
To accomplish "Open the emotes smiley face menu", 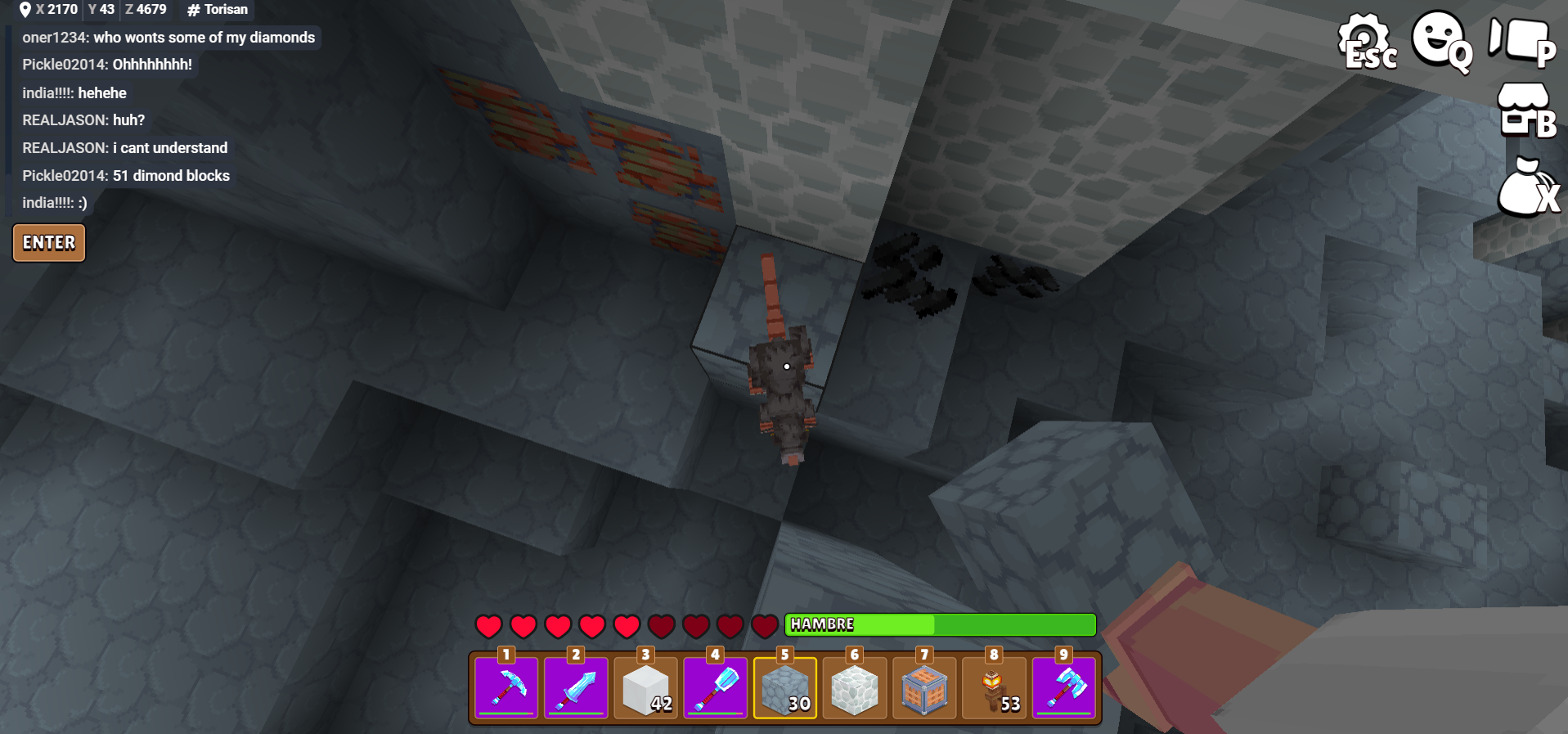I will point(1441,41).
